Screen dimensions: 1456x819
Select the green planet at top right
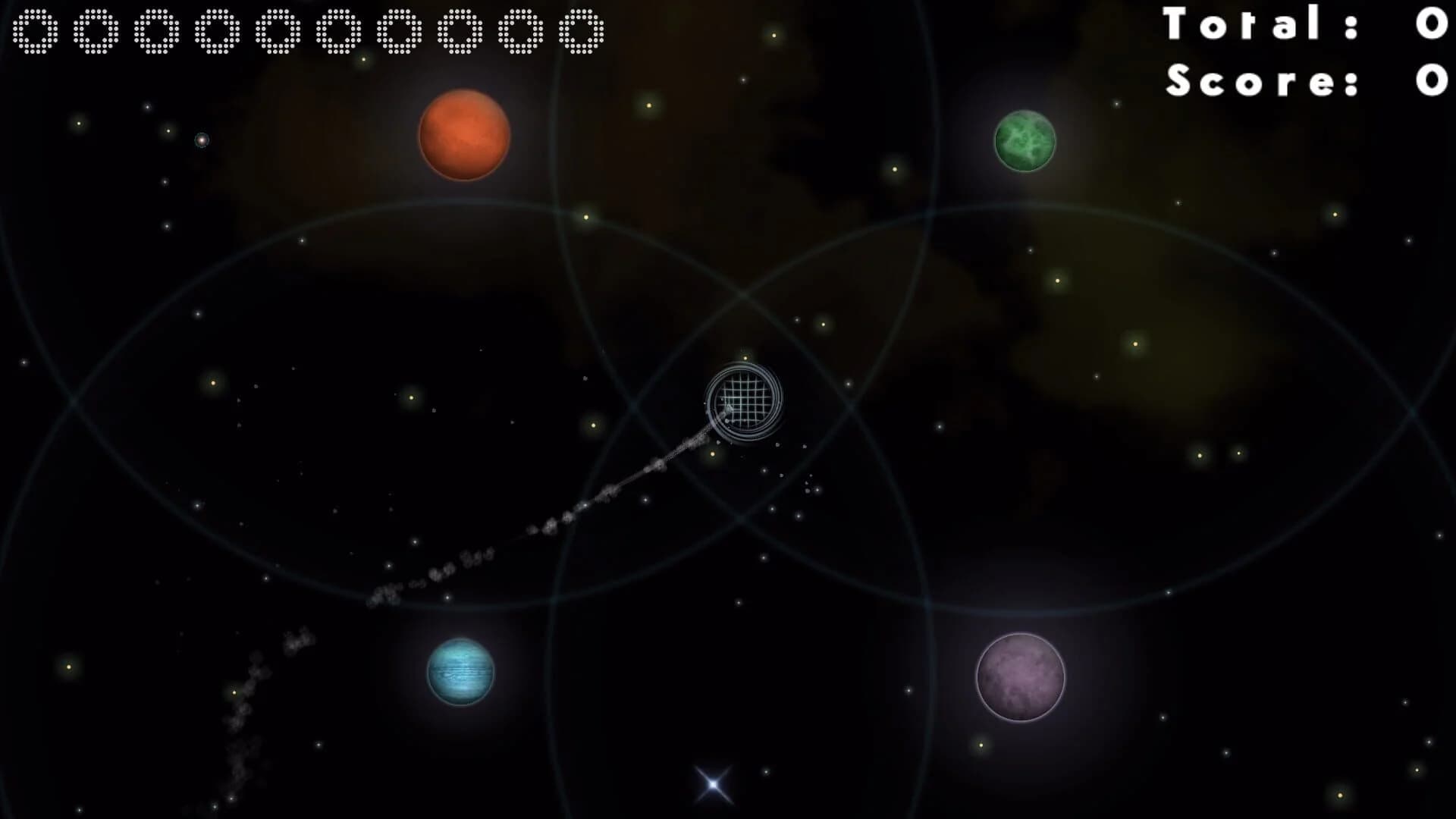click(1024, 141)
